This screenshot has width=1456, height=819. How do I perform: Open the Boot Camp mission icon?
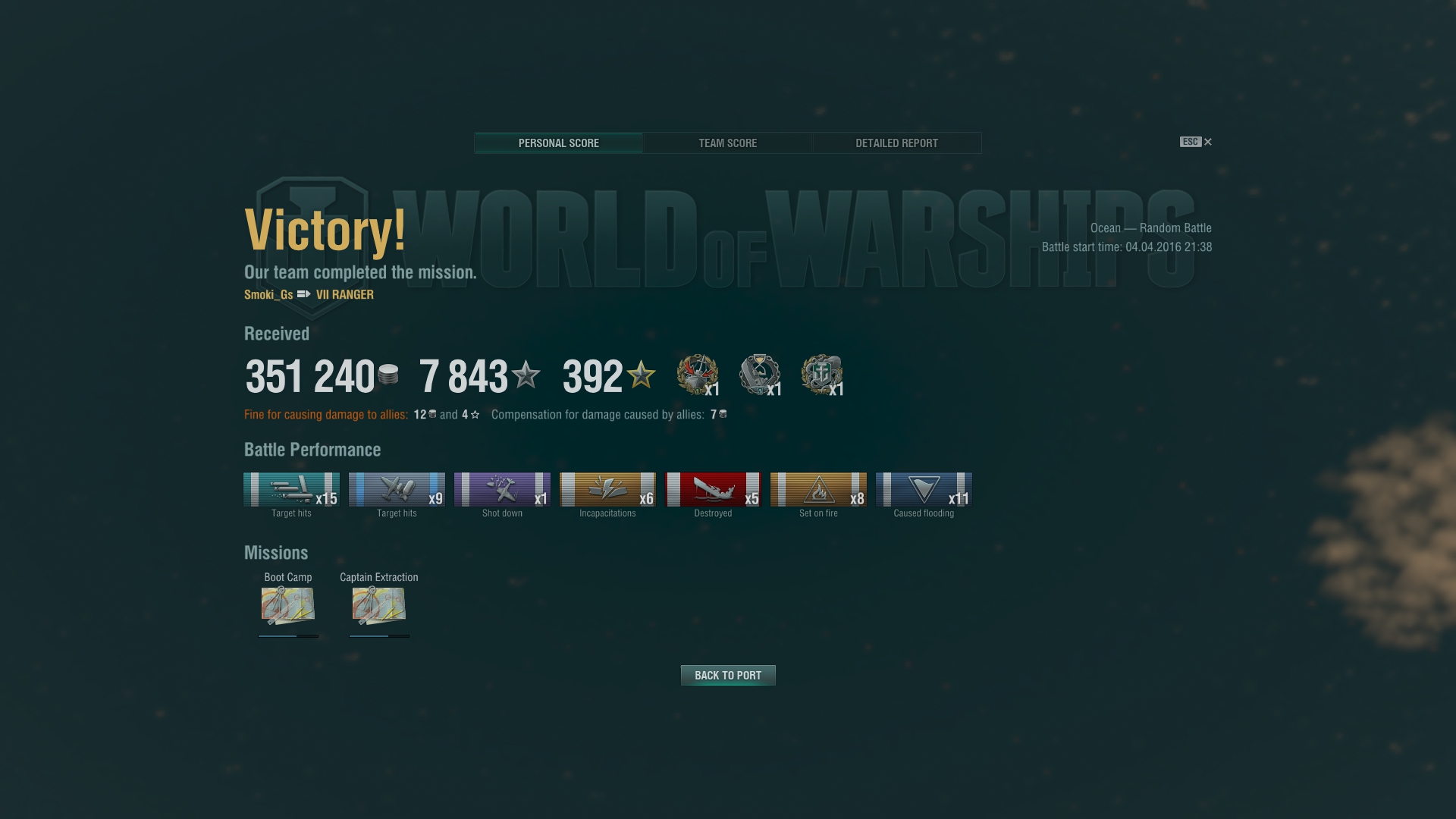[288, 604]
